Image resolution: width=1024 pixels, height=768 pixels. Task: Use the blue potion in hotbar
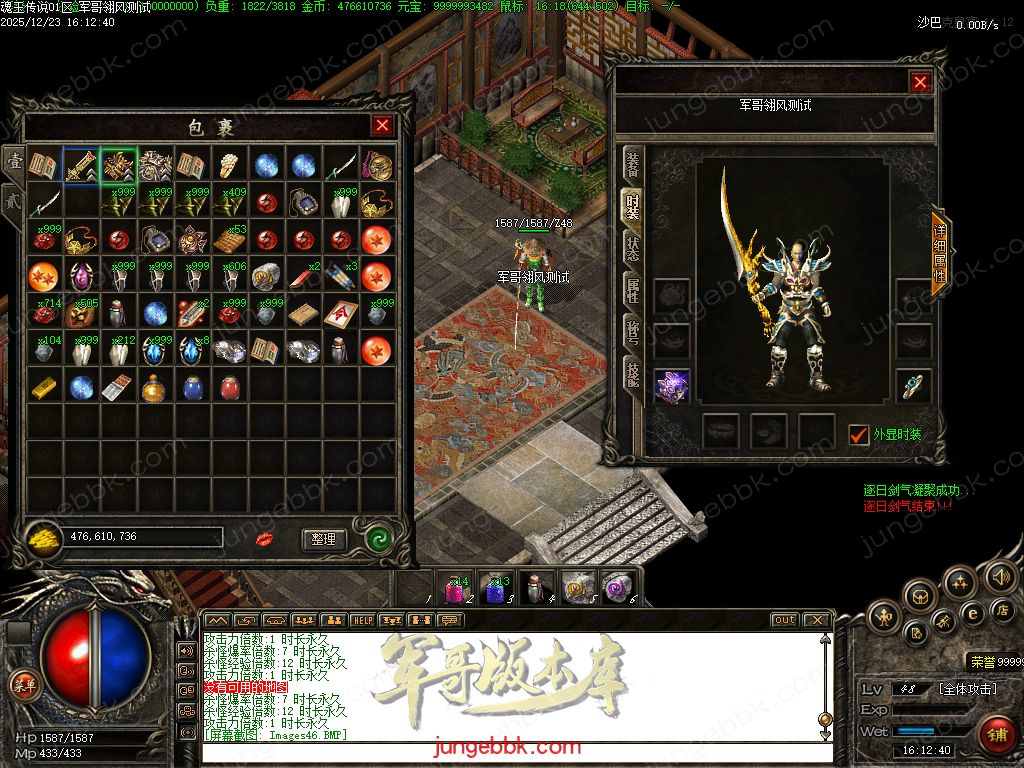[496, 588]
